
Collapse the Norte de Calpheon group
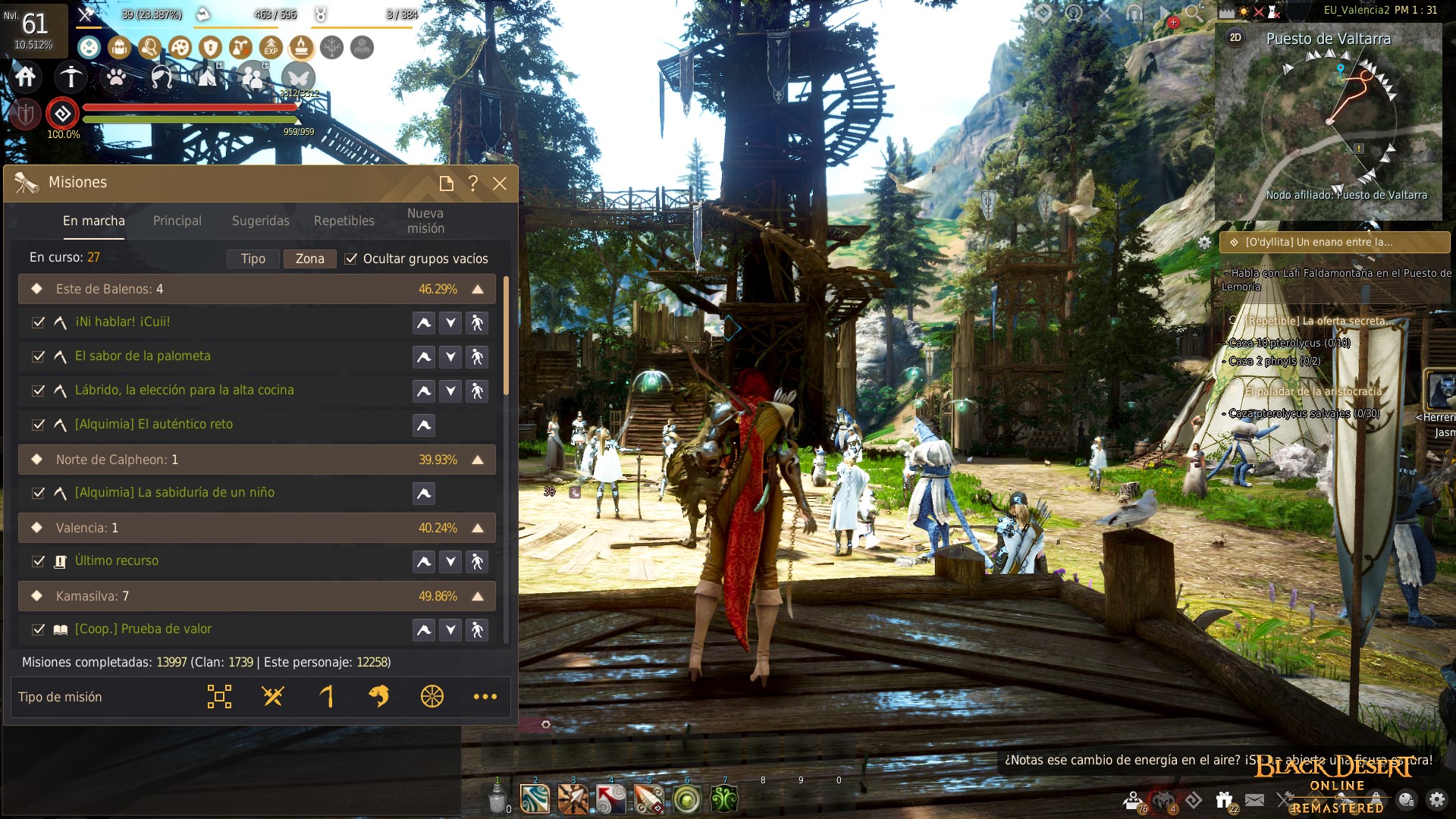[x=478, y=459]
